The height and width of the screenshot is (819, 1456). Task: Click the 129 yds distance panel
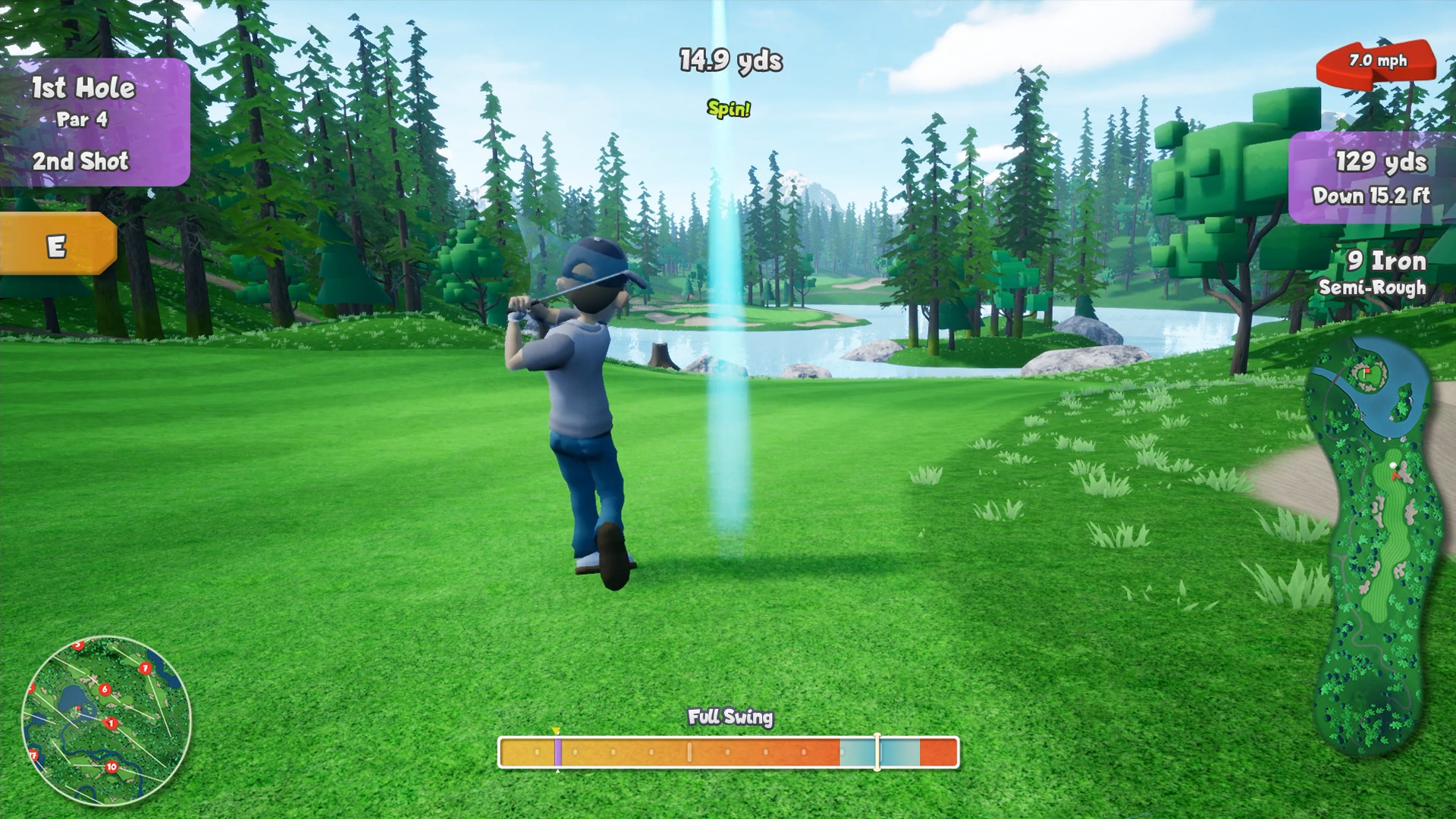(x=1382, y=162)
